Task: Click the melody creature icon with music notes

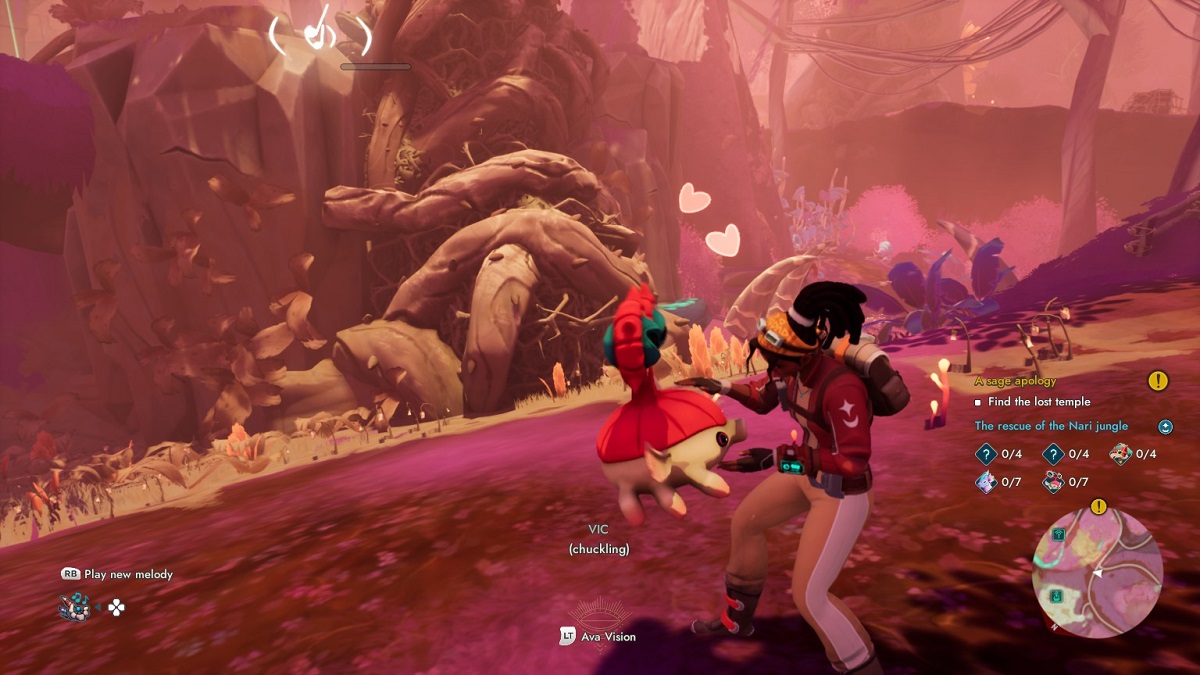Action: 74,606
